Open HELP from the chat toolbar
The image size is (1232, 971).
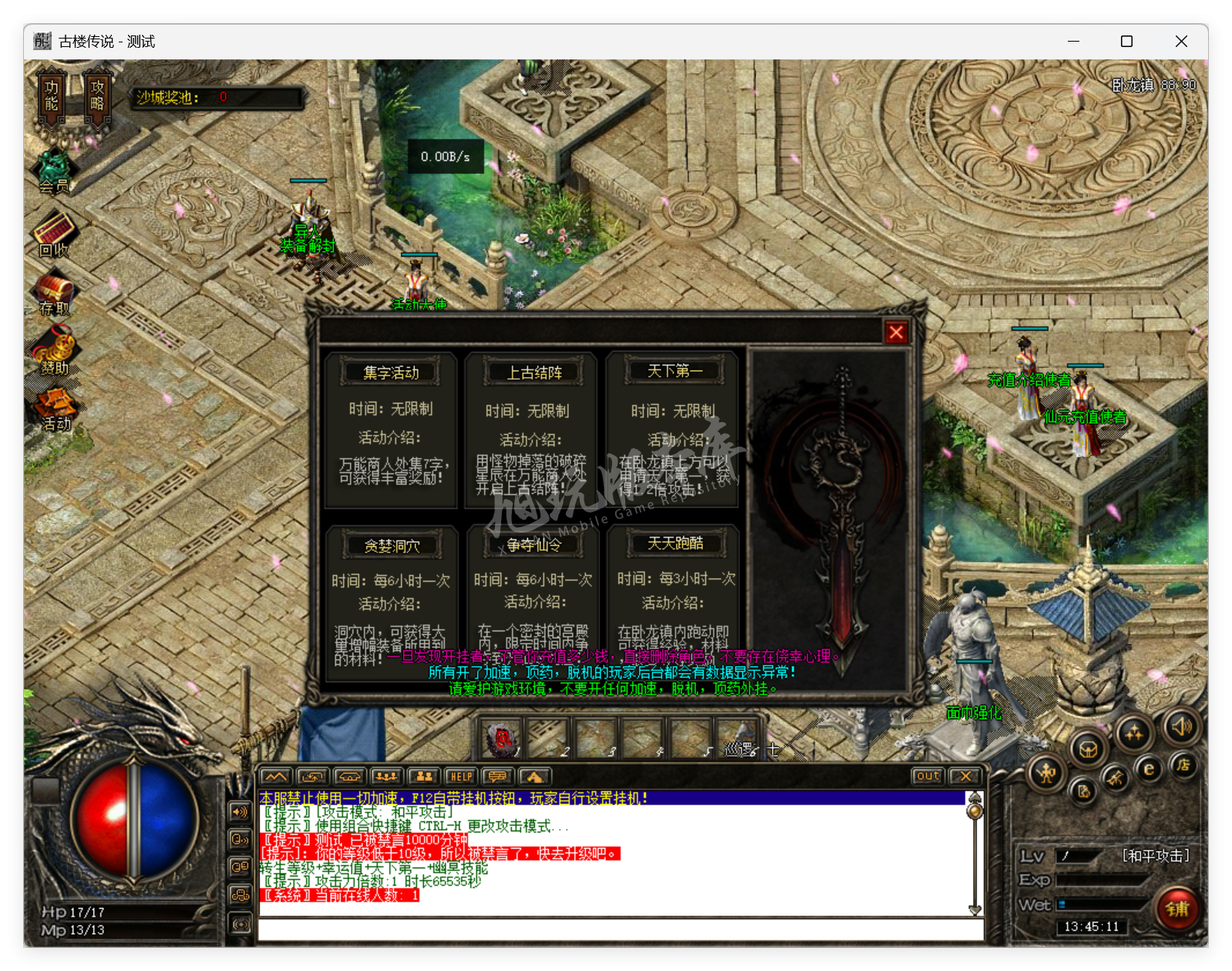[x=459, y=777]
